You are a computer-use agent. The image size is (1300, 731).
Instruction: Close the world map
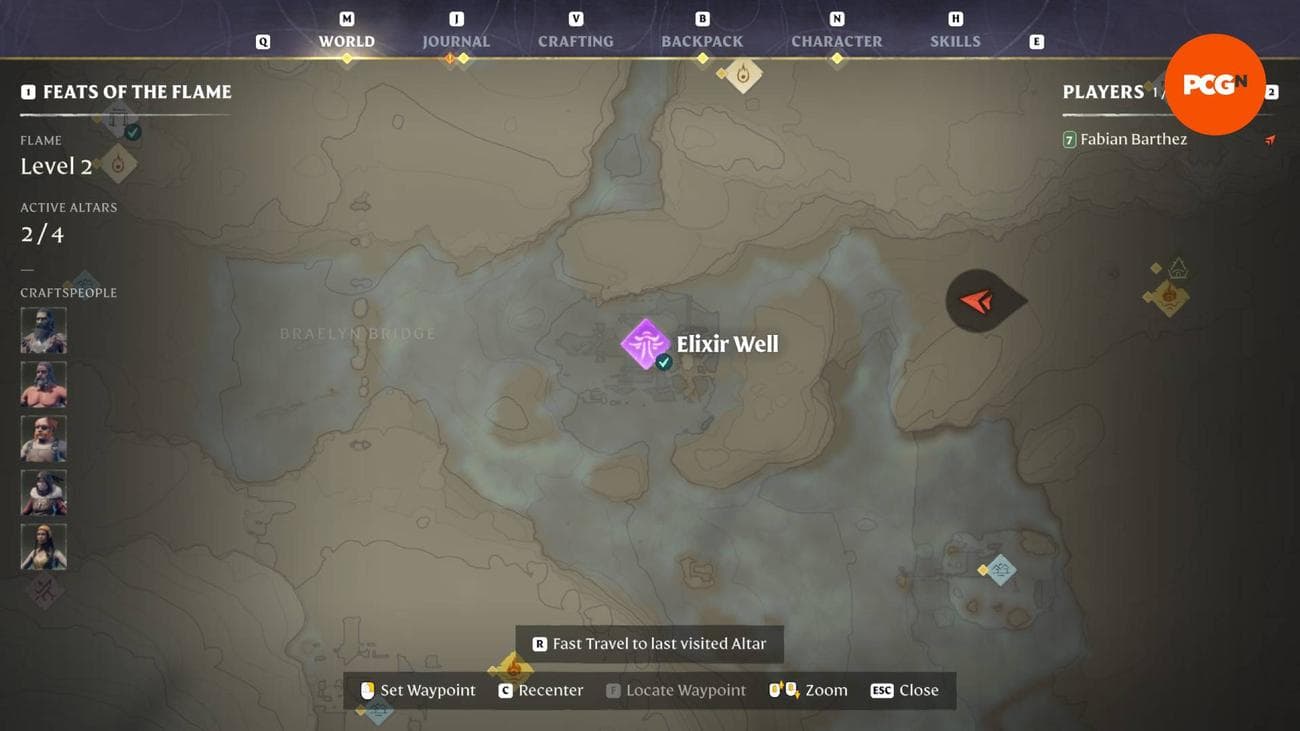pos(904,690)
